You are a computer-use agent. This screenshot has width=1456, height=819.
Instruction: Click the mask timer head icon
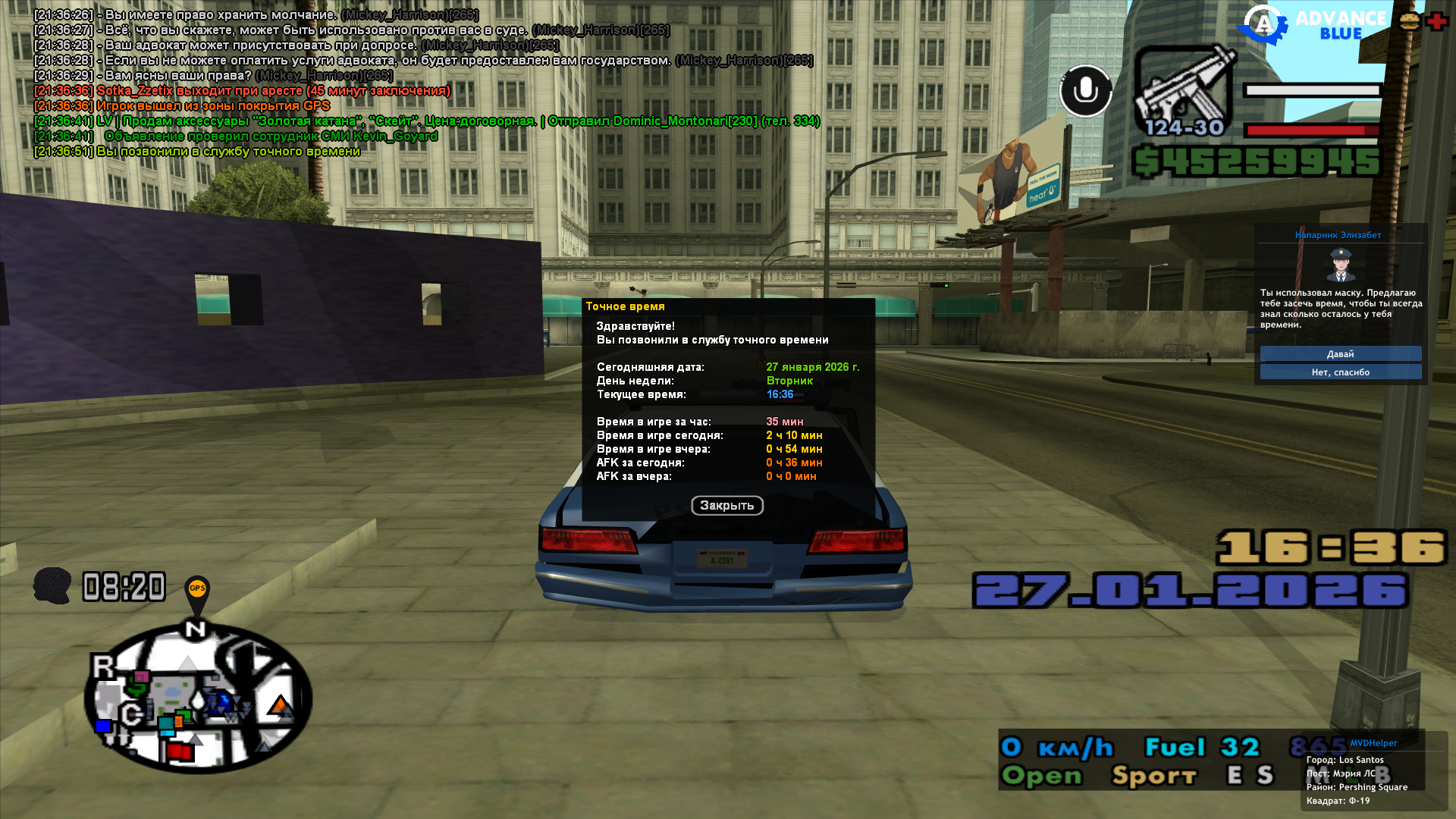[52, 586]
